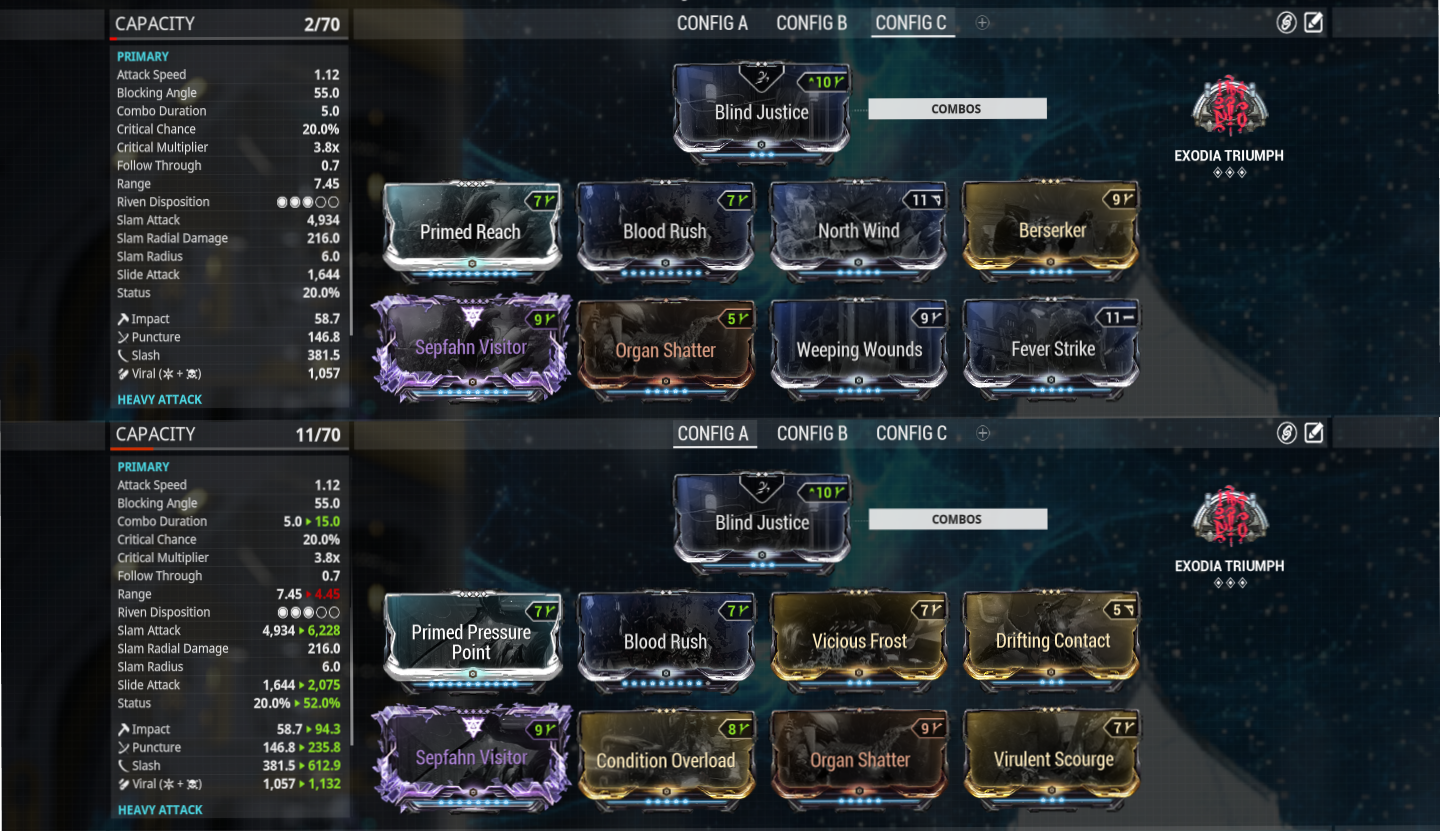Image resolution: width=1440 pixels, height=831 pixels.
Task: Click the Weeping Wounds mod
Action: point(858,349)
